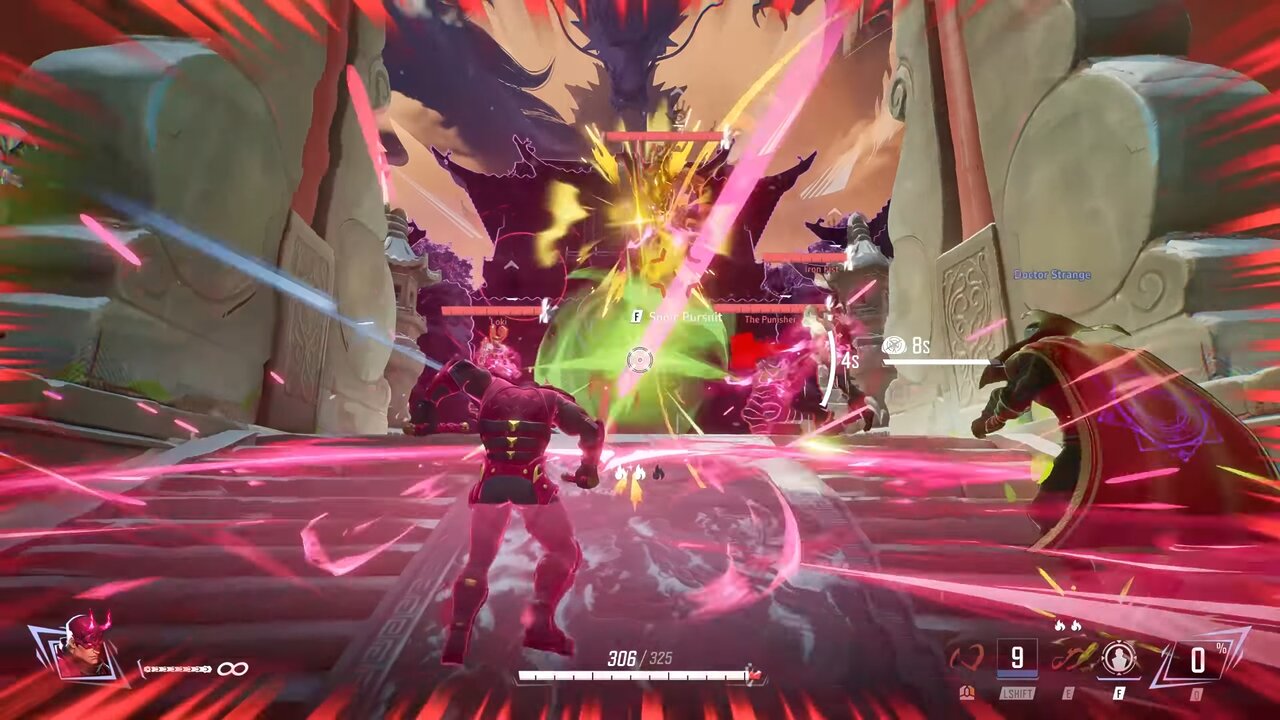
Task: Click the ultimate charge percent icon
Action: (x=1196, y=659)
